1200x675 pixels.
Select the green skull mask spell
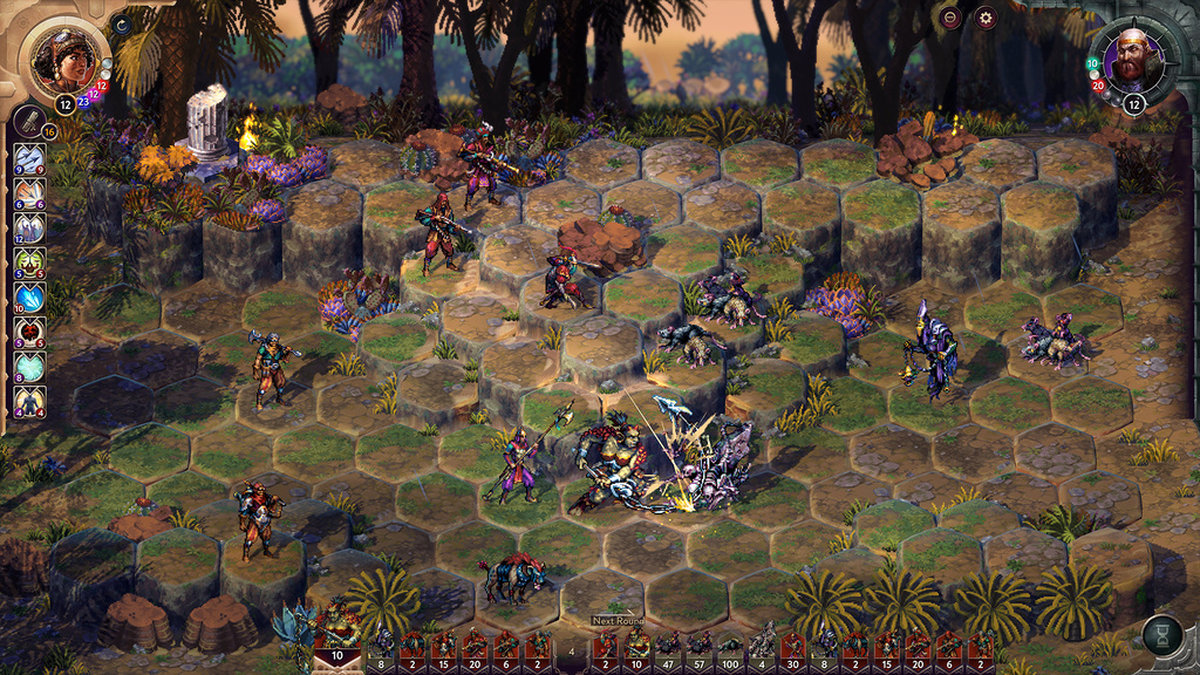click(29, 263)
